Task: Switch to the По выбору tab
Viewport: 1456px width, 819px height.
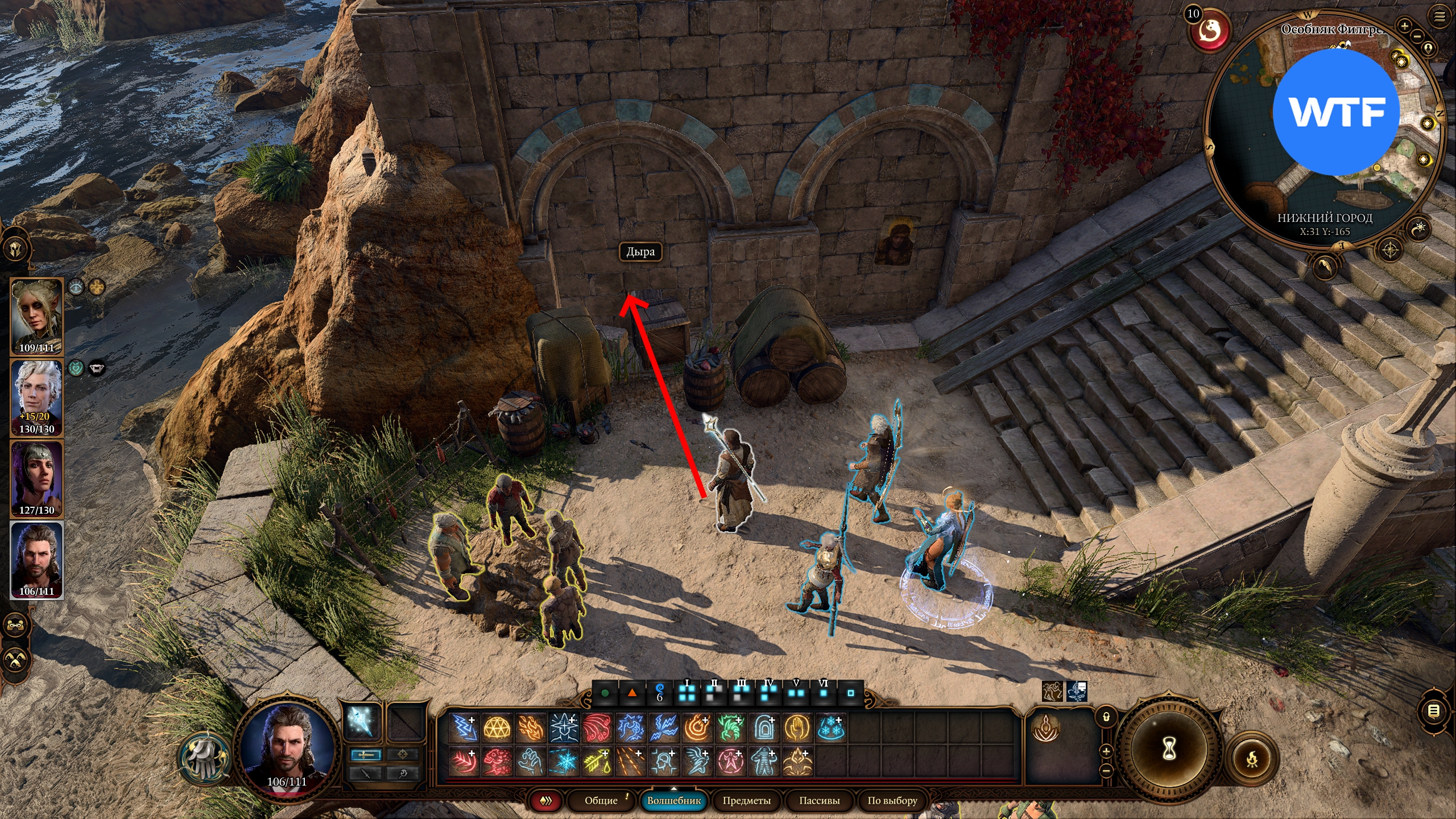Action: (x=892, y=800)
